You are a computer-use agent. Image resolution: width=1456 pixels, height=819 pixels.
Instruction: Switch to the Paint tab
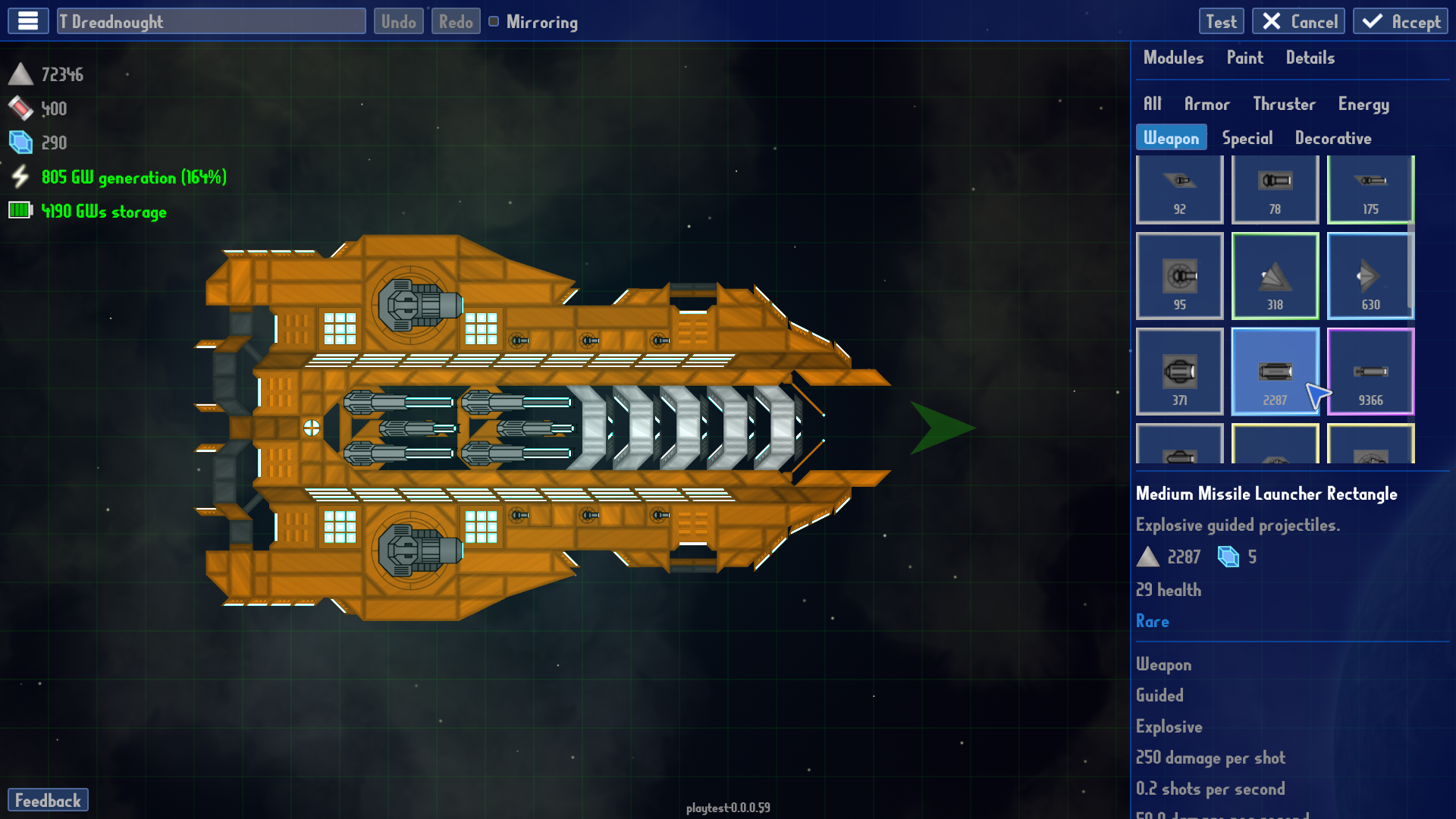coord(1244,58)
